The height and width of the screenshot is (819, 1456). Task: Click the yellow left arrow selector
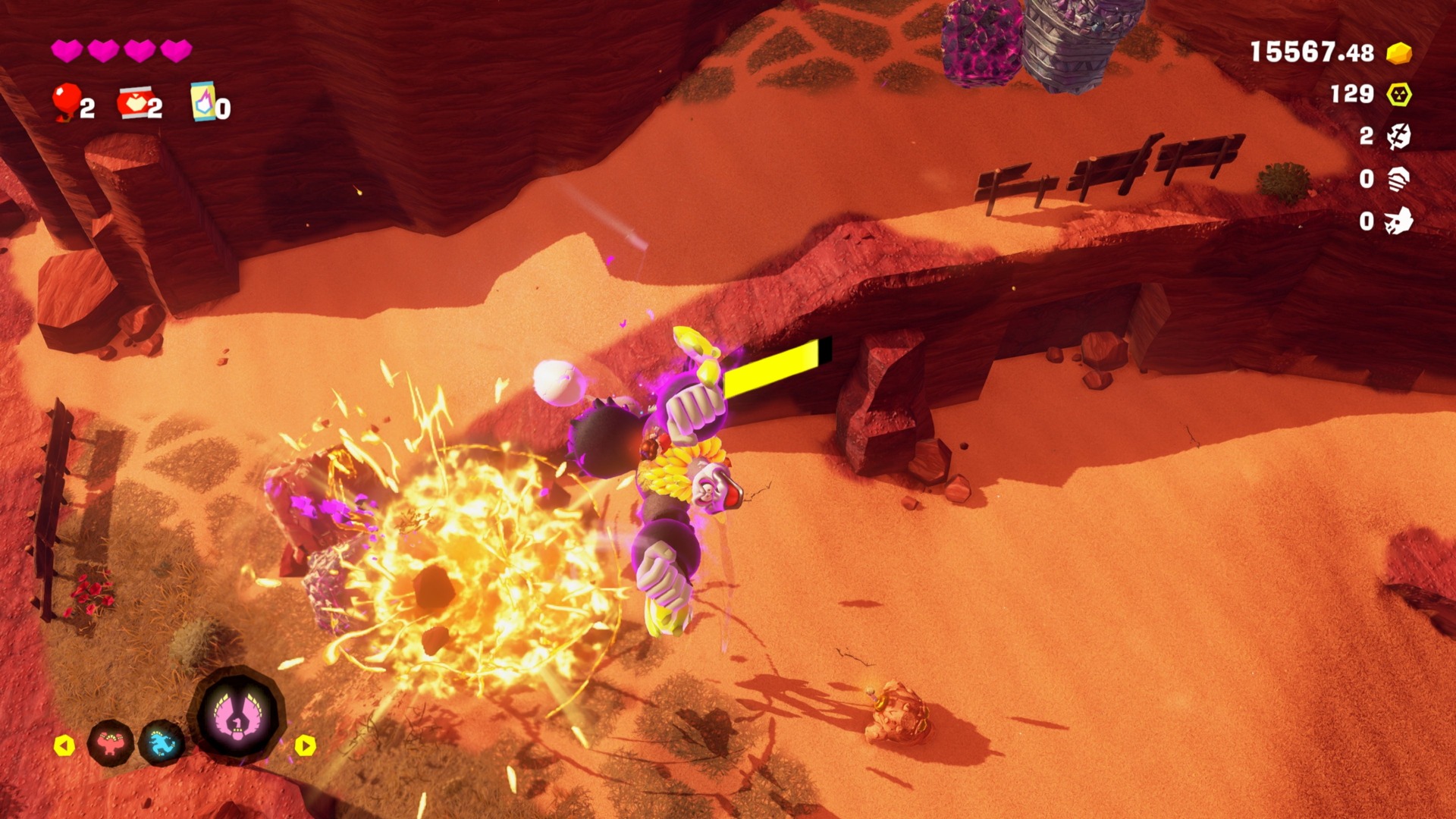click(x=64, y=746)
